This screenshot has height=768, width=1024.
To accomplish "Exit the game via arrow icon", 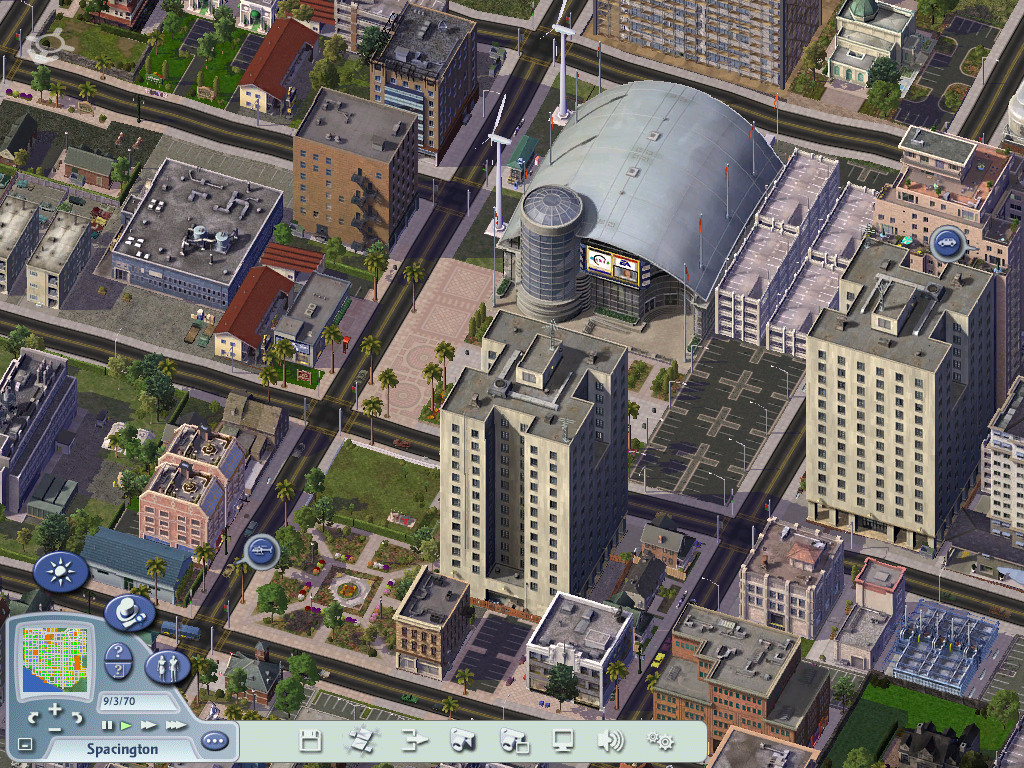I will 413,741.
